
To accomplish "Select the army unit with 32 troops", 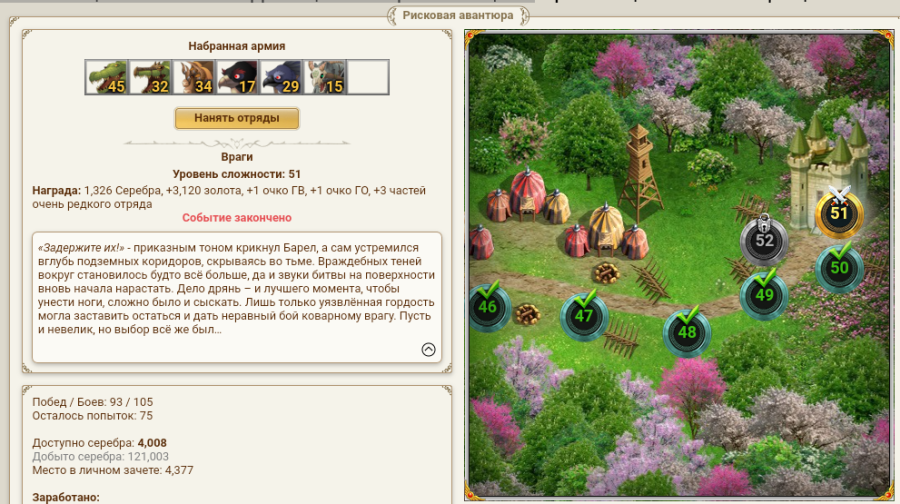I will tap(149, 77).
